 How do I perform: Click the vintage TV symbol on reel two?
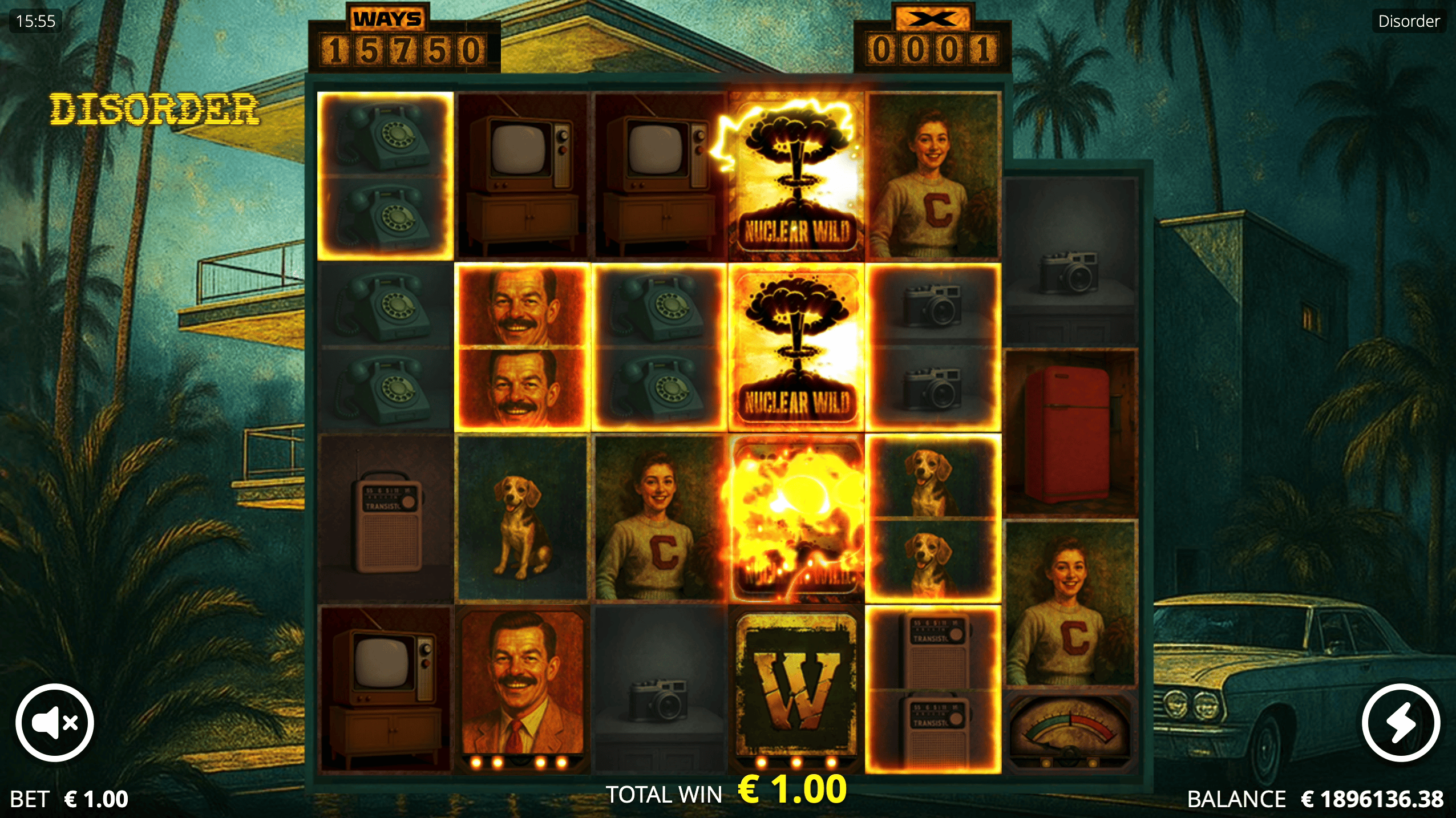(522, 171)
